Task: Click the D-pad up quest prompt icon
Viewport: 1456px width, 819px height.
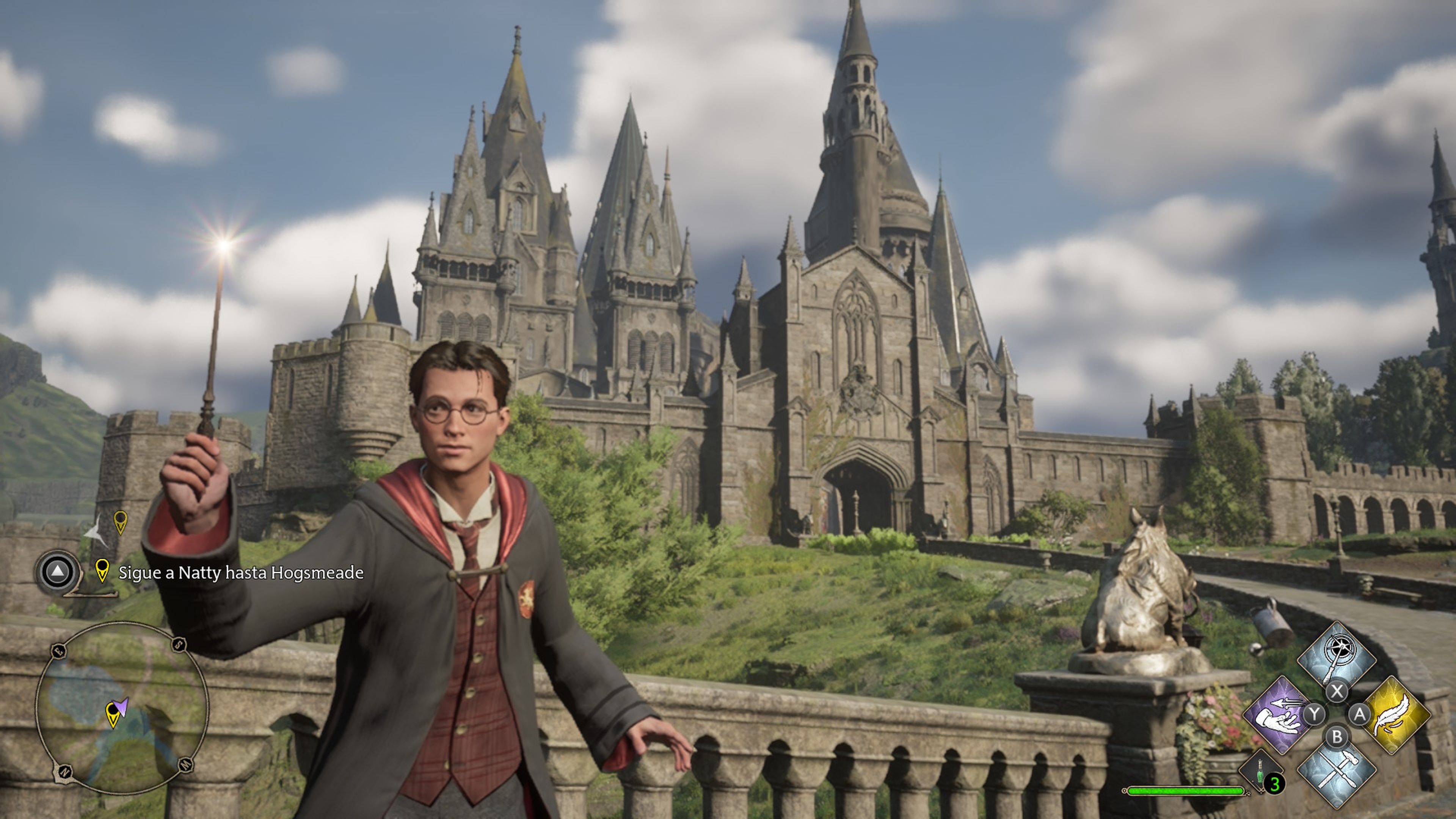Action: pyautogui.click(x=58, y=572)
